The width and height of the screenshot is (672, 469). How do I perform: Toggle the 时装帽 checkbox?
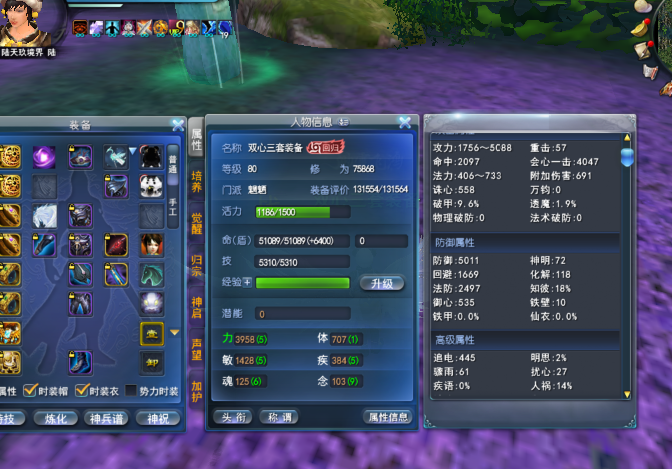31,391
